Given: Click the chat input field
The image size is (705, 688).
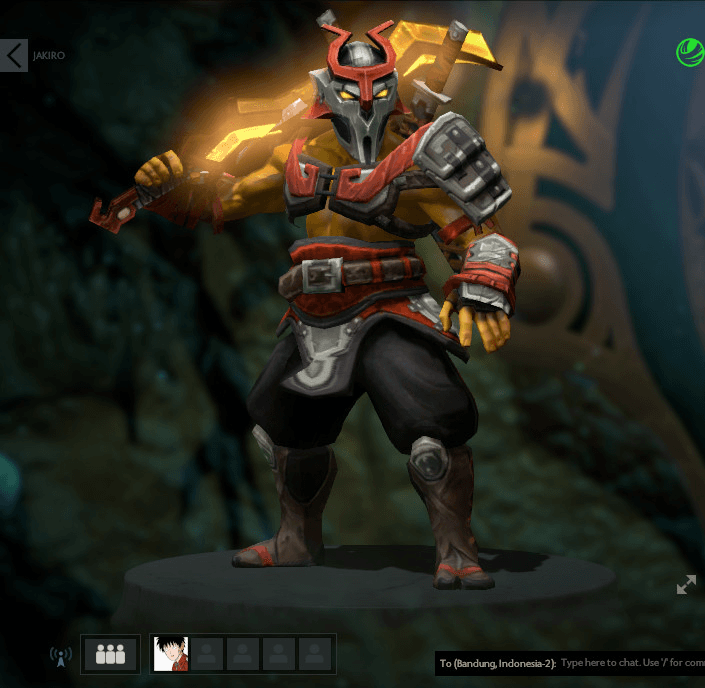Looking at the screenshot, I should [x=630, y=663].
